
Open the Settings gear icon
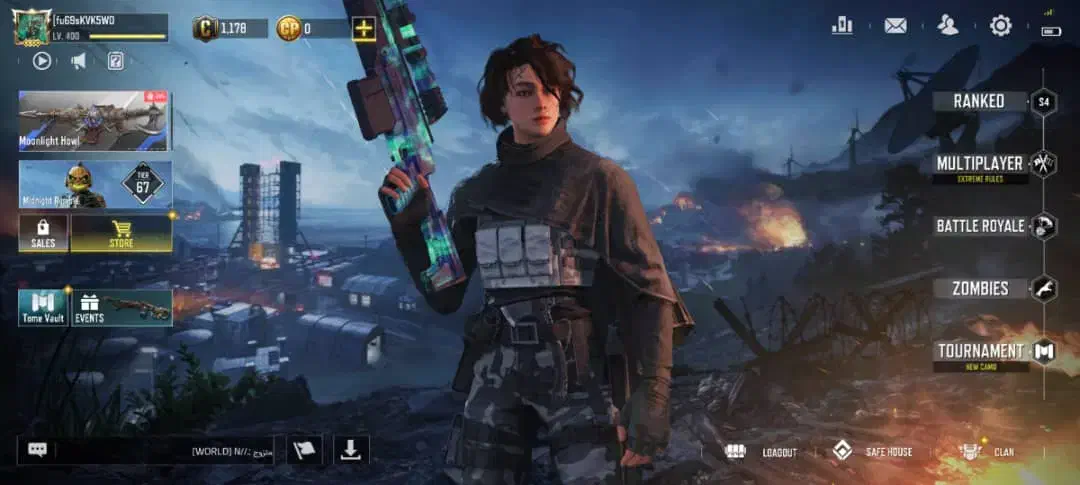point(1000,26)
